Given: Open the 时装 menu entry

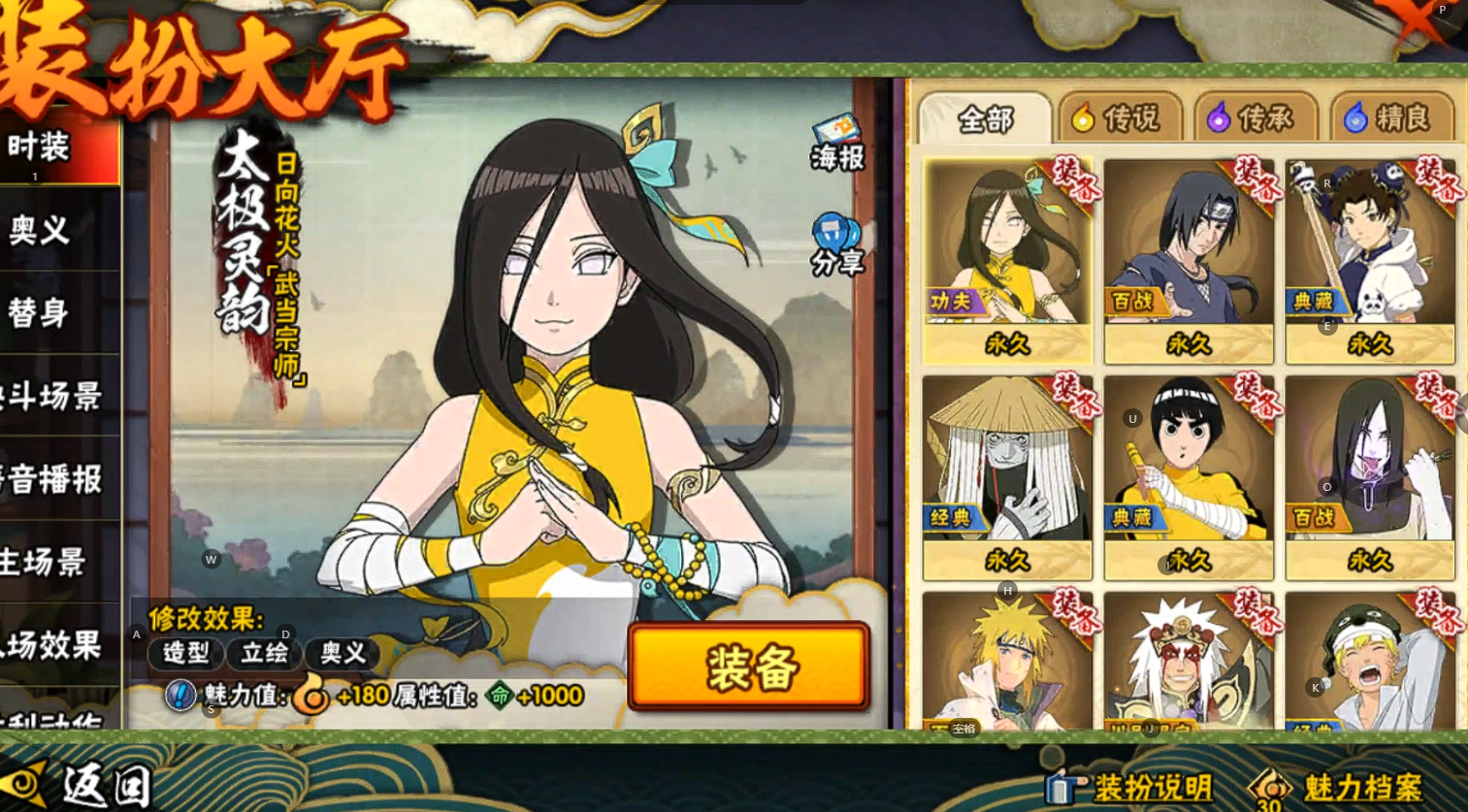Looking at the screenshot, I should click(44, 148).
